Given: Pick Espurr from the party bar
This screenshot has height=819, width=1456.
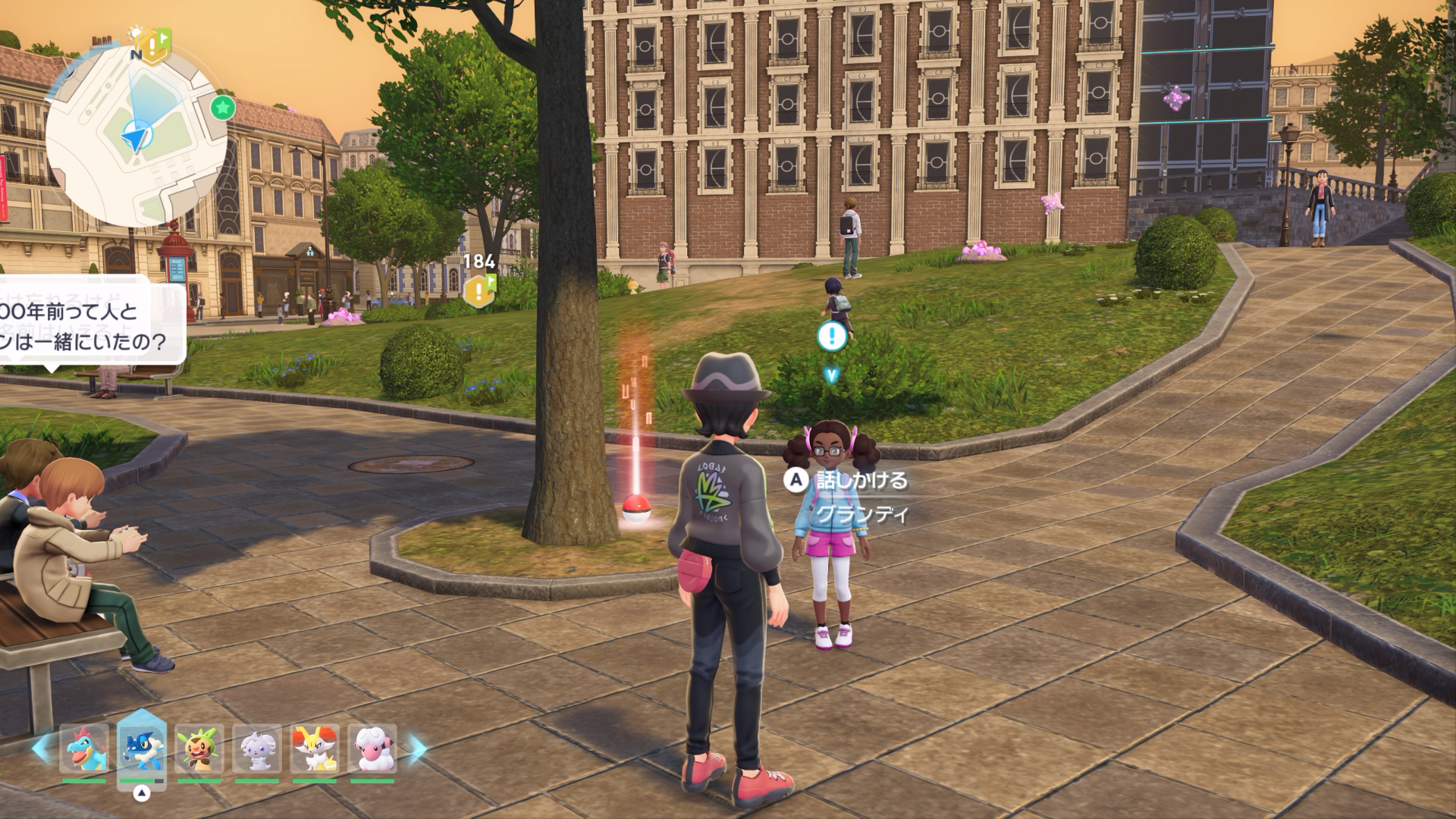Looking at the screenshot, I should pyautogui.click(x=257, y=748).
